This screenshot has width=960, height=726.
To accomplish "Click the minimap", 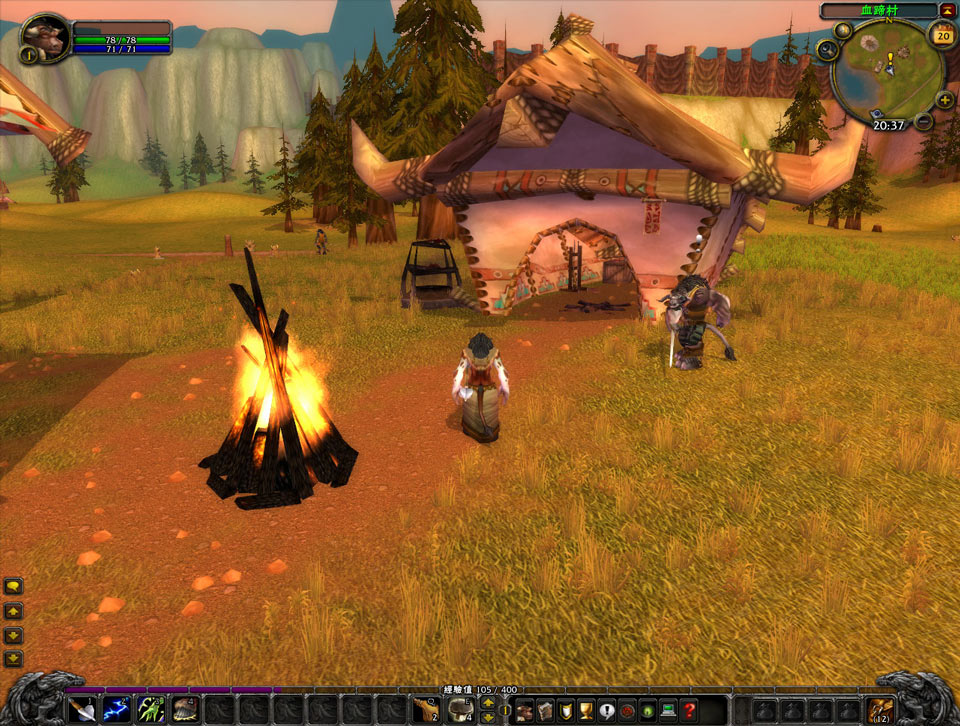I will (886, 68).
